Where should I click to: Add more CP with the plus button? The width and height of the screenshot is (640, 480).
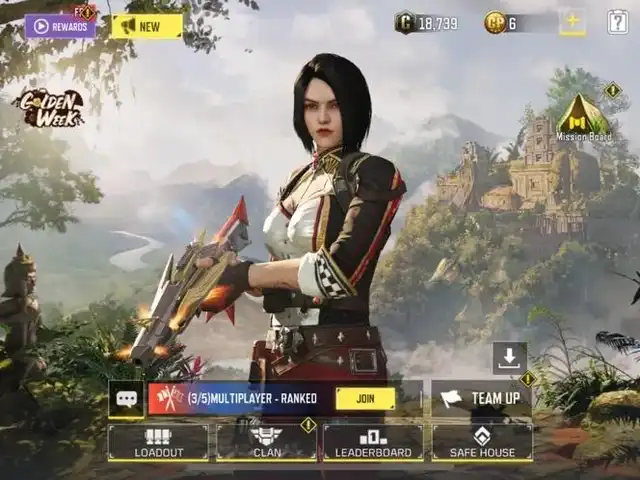[572, 22]
